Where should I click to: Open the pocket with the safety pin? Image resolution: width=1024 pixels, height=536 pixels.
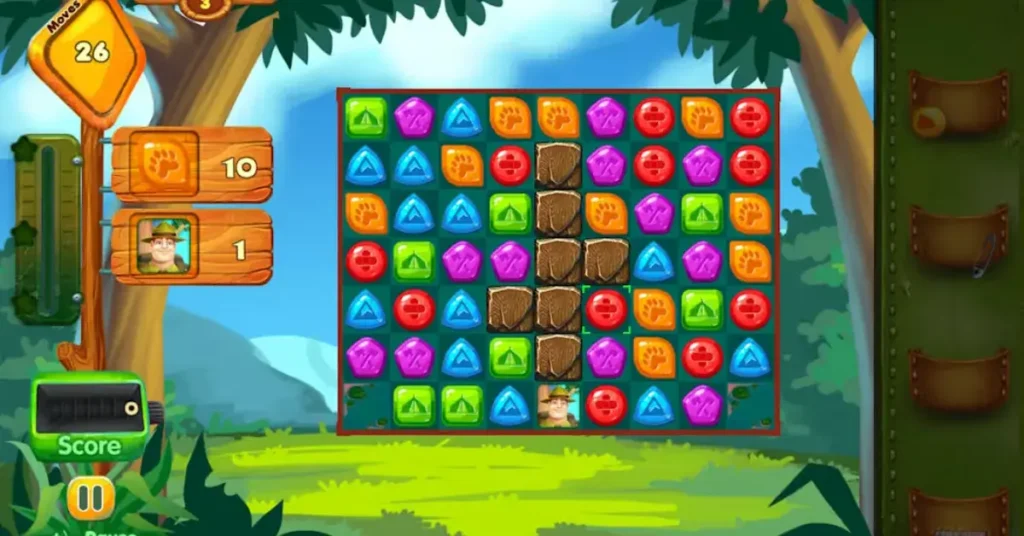[x=958, y=240]
